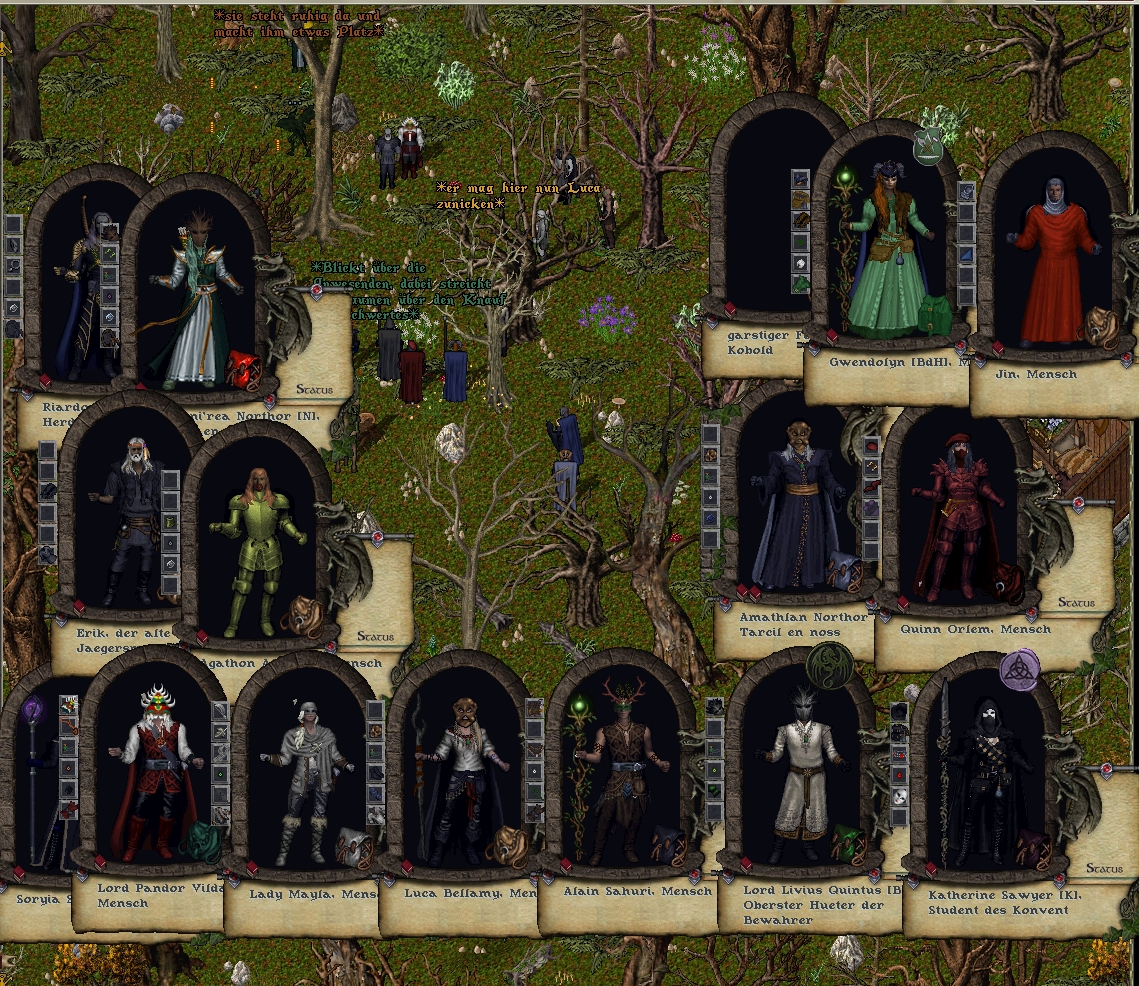Click the Status button on Quinn Orlem's paperdoll
This screenshot has width=1139, height=986.
pyautogui.click(x=1077, y=603)
